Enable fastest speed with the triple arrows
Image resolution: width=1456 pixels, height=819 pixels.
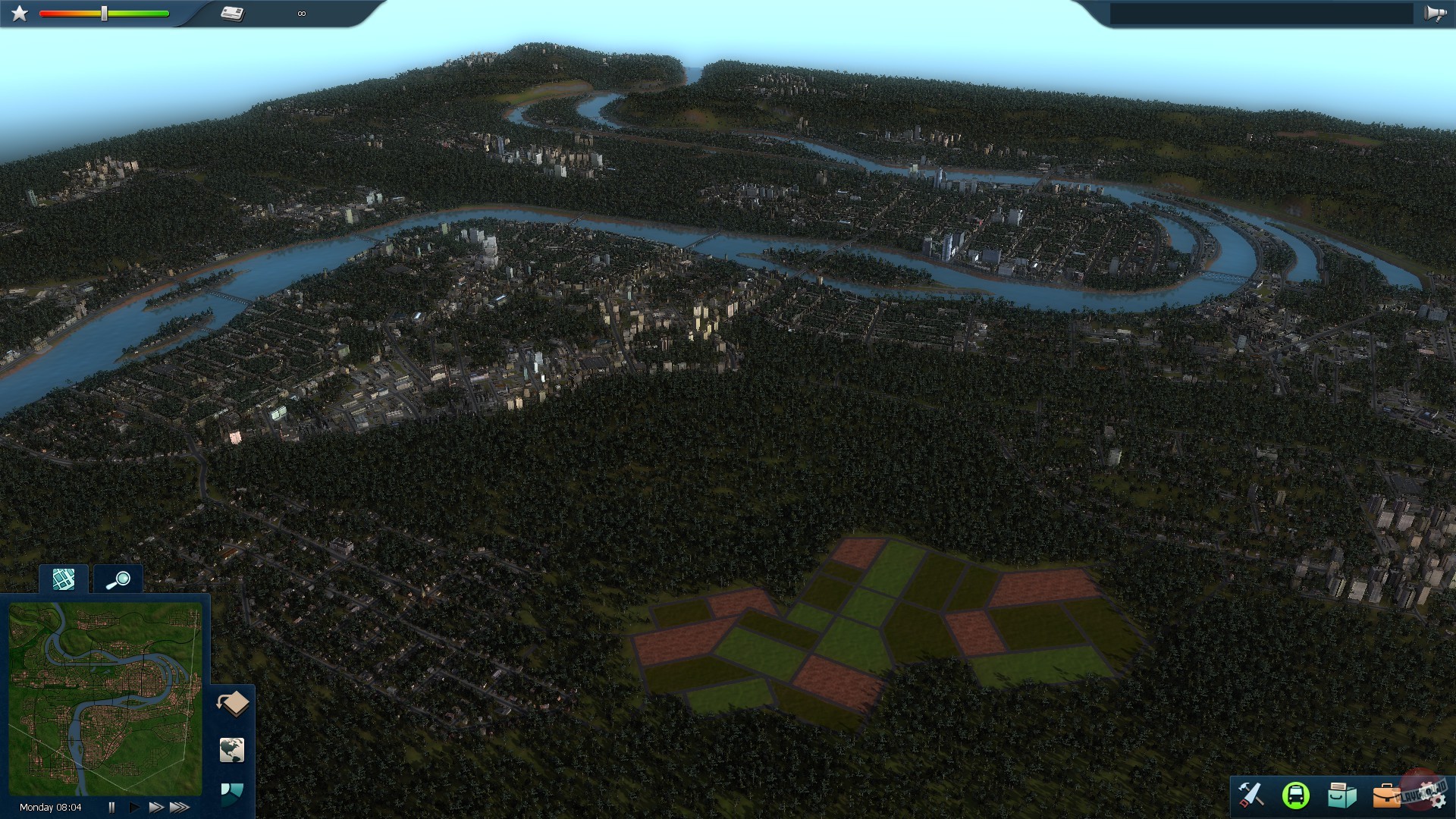pyautogui.click(x=180, y=808)
